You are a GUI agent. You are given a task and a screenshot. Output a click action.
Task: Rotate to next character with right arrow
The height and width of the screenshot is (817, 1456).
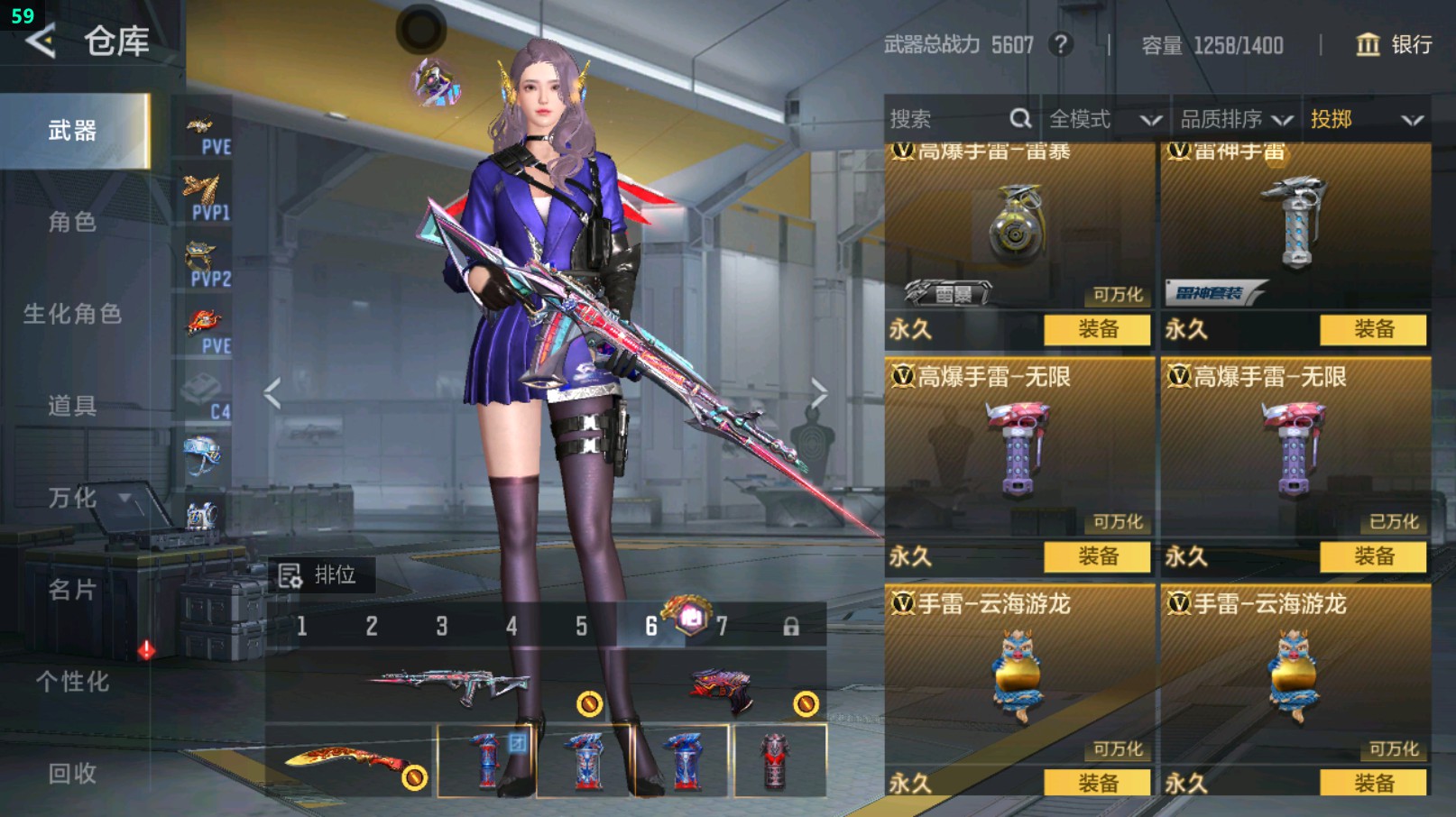click(818, 393)
